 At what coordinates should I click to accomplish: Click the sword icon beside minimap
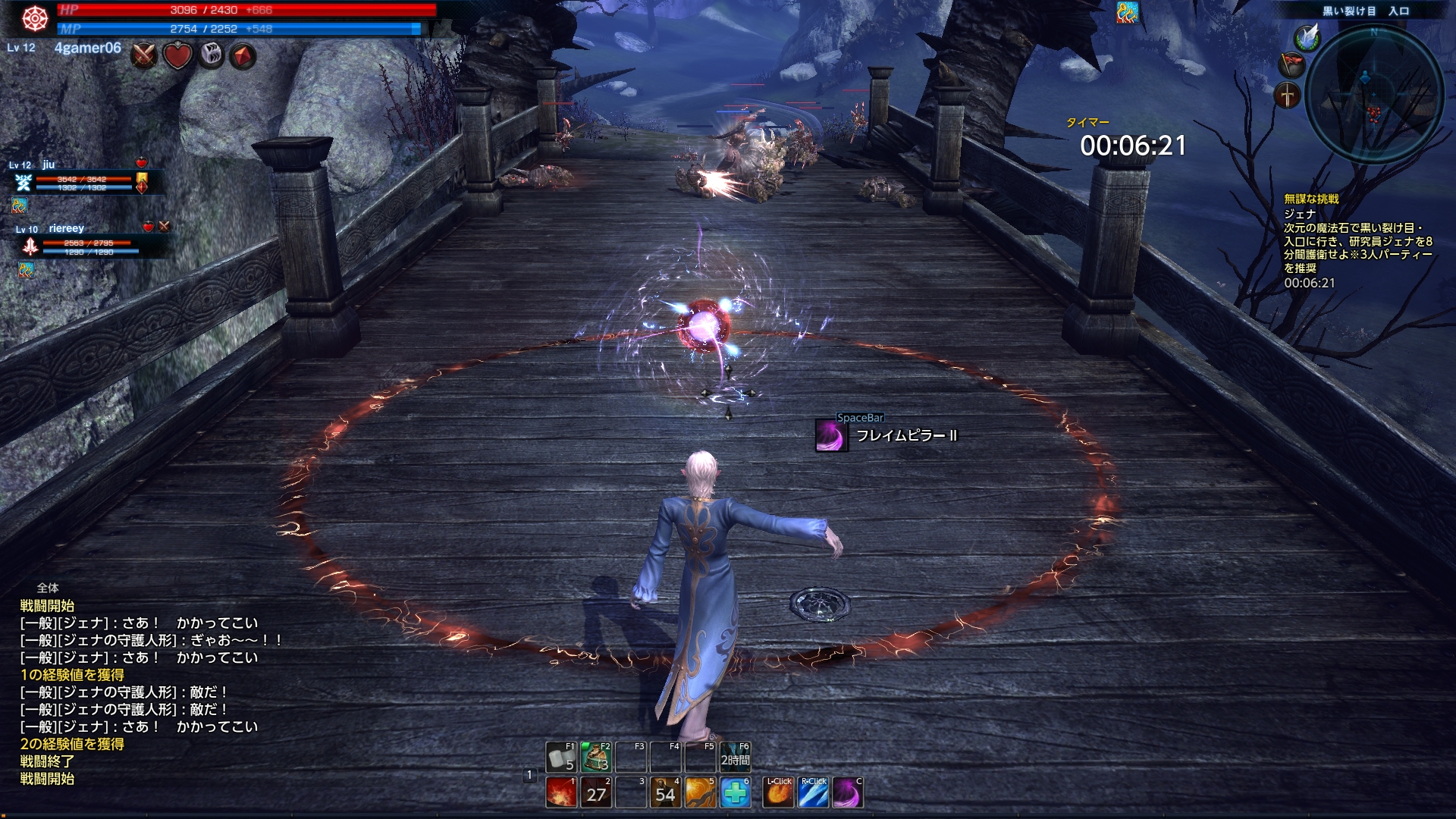click(x=1288, y=96)
